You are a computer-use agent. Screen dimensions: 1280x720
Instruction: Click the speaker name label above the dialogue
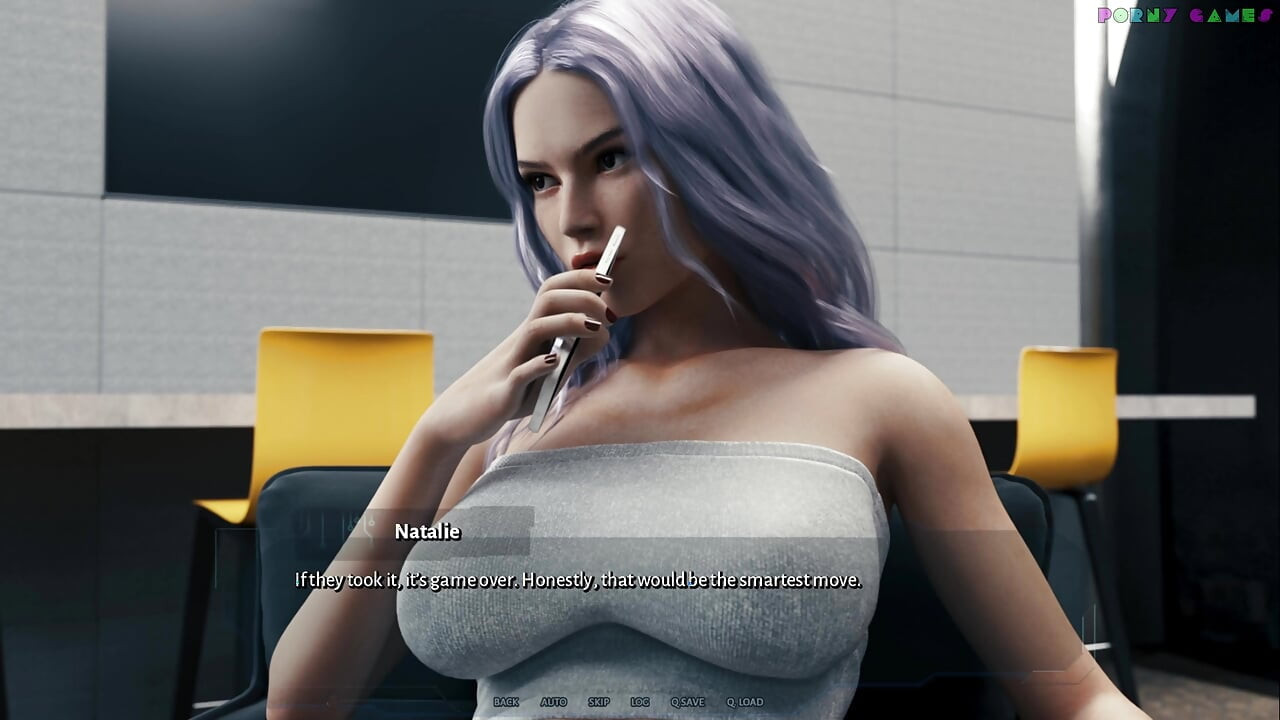coord(428,531)
